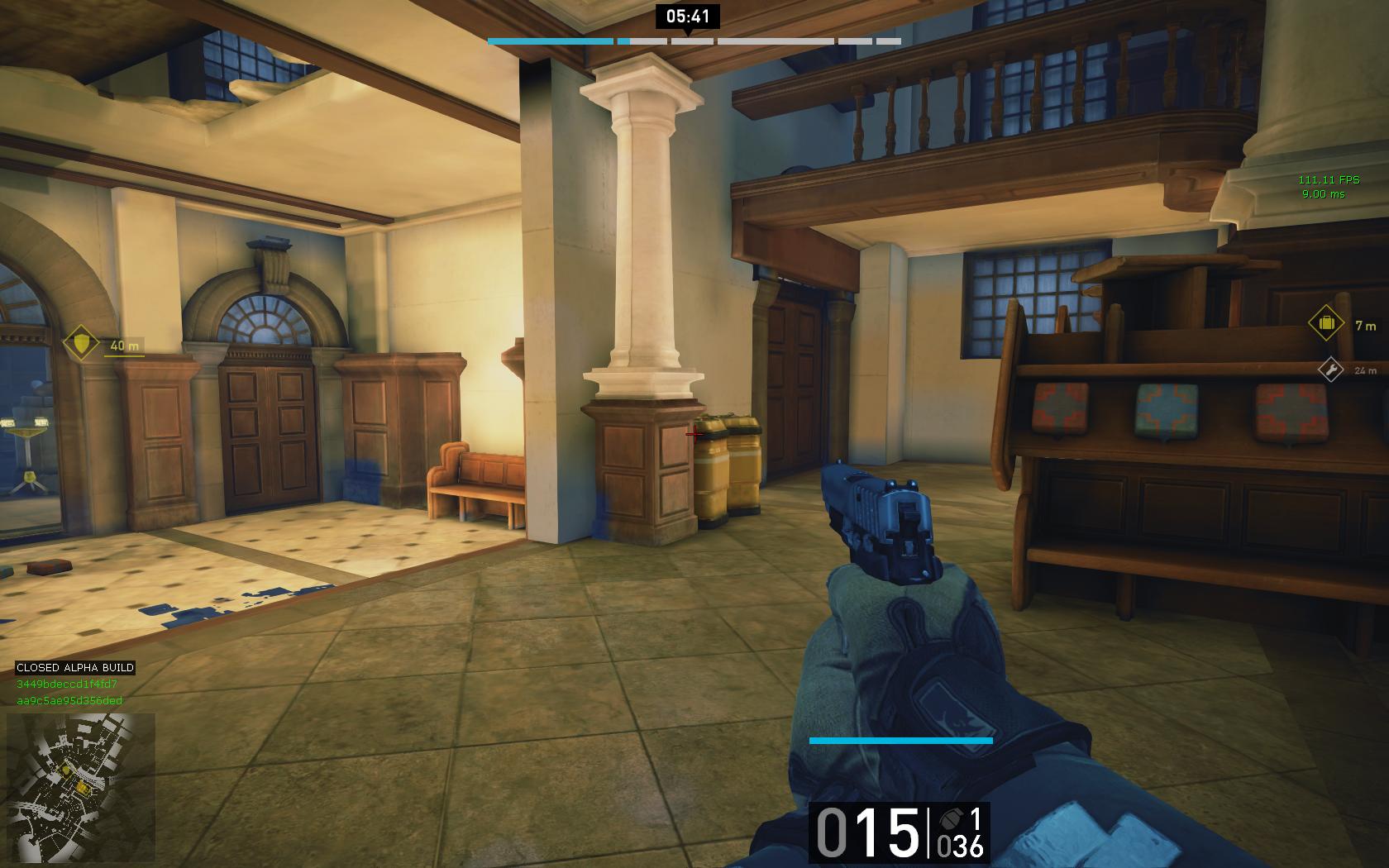Click the minimap in the corner
The image size is (1389, 868).
click(x=80, y=788)
